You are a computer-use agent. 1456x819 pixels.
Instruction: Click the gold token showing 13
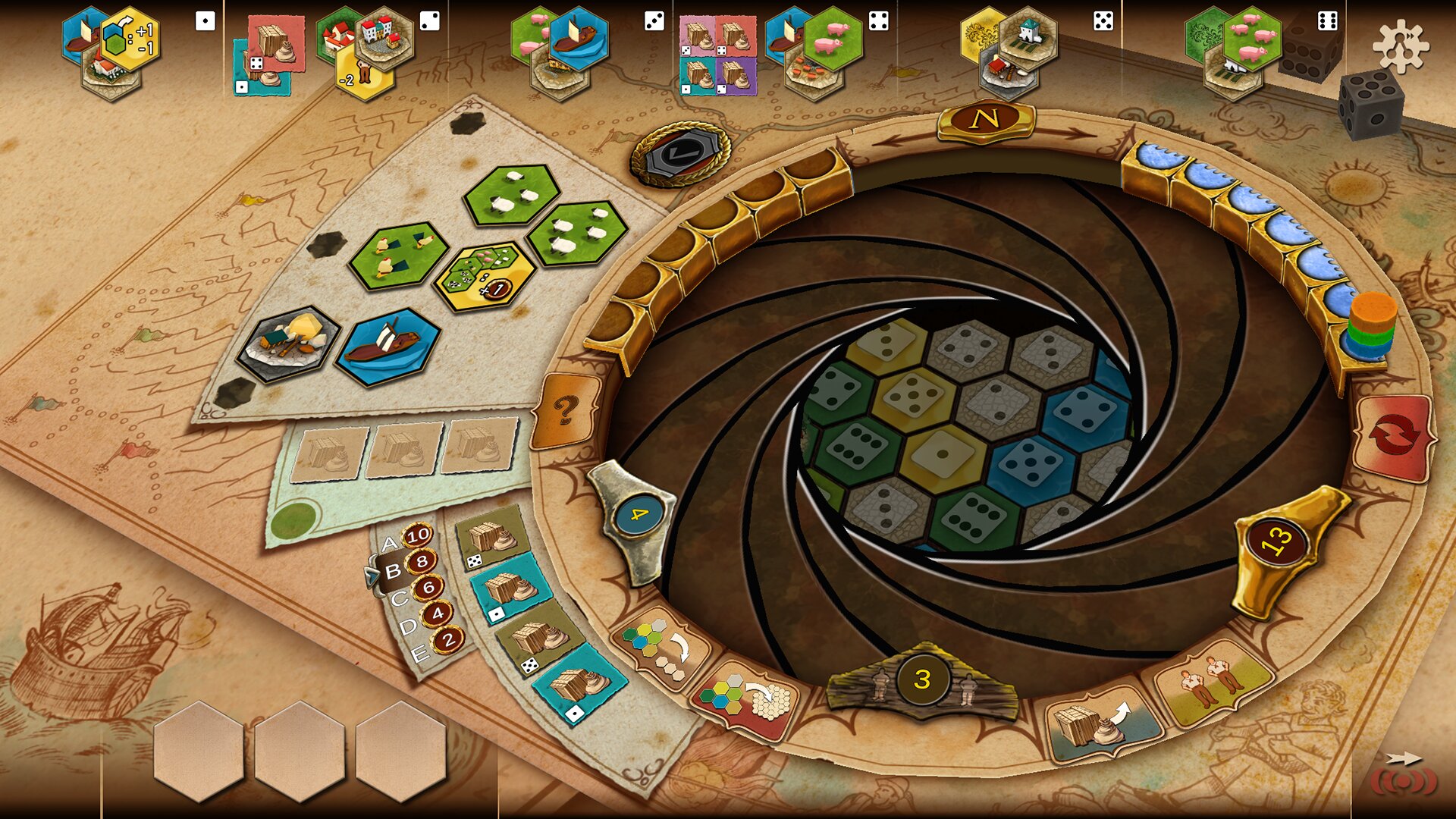(1276, 541)
